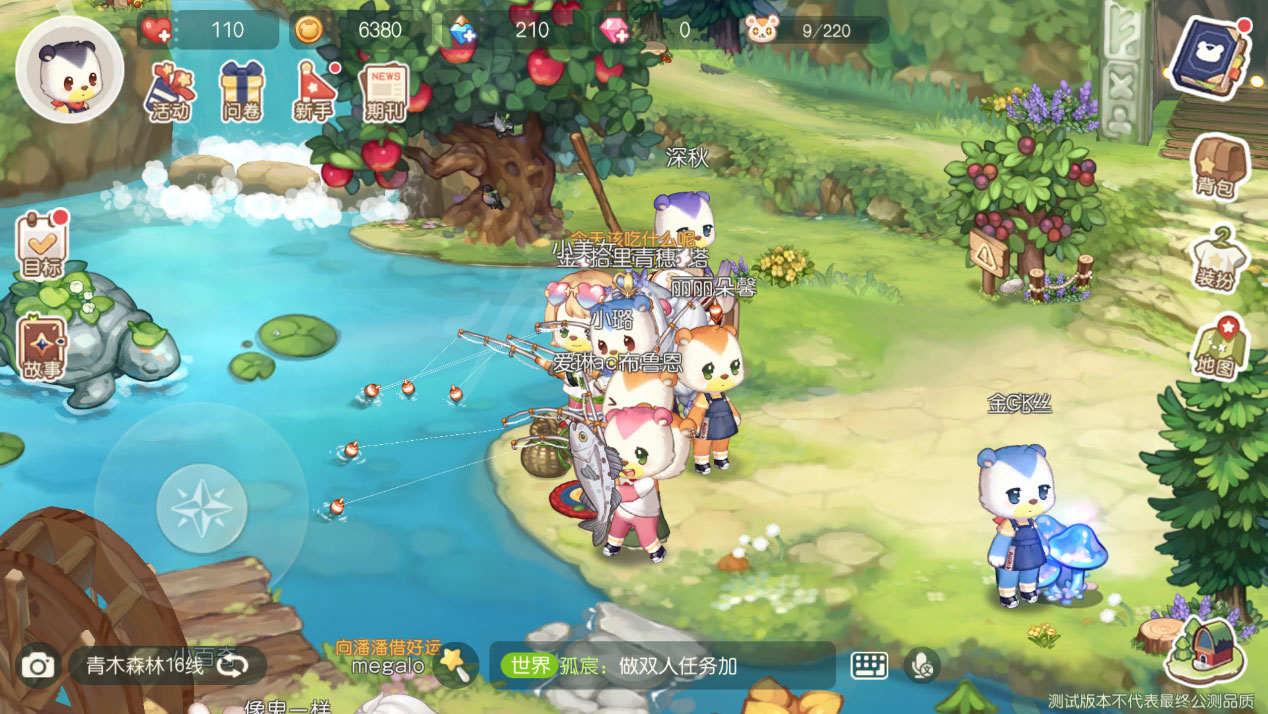Read the 期刊 news journal
This screenshot has height=714, width=1268.
pos(385,91)
